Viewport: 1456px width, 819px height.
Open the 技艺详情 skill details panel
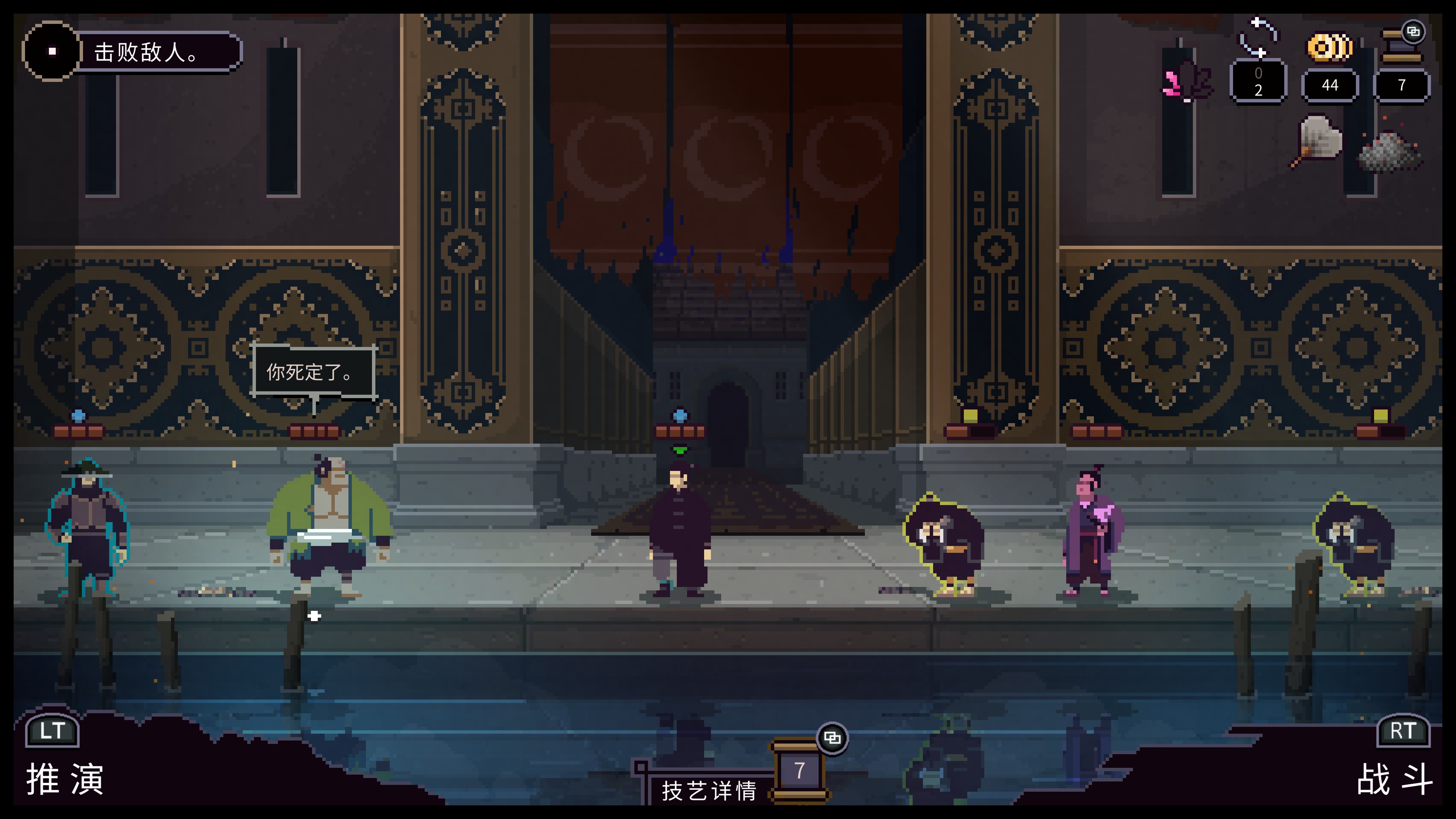point(709,790)
